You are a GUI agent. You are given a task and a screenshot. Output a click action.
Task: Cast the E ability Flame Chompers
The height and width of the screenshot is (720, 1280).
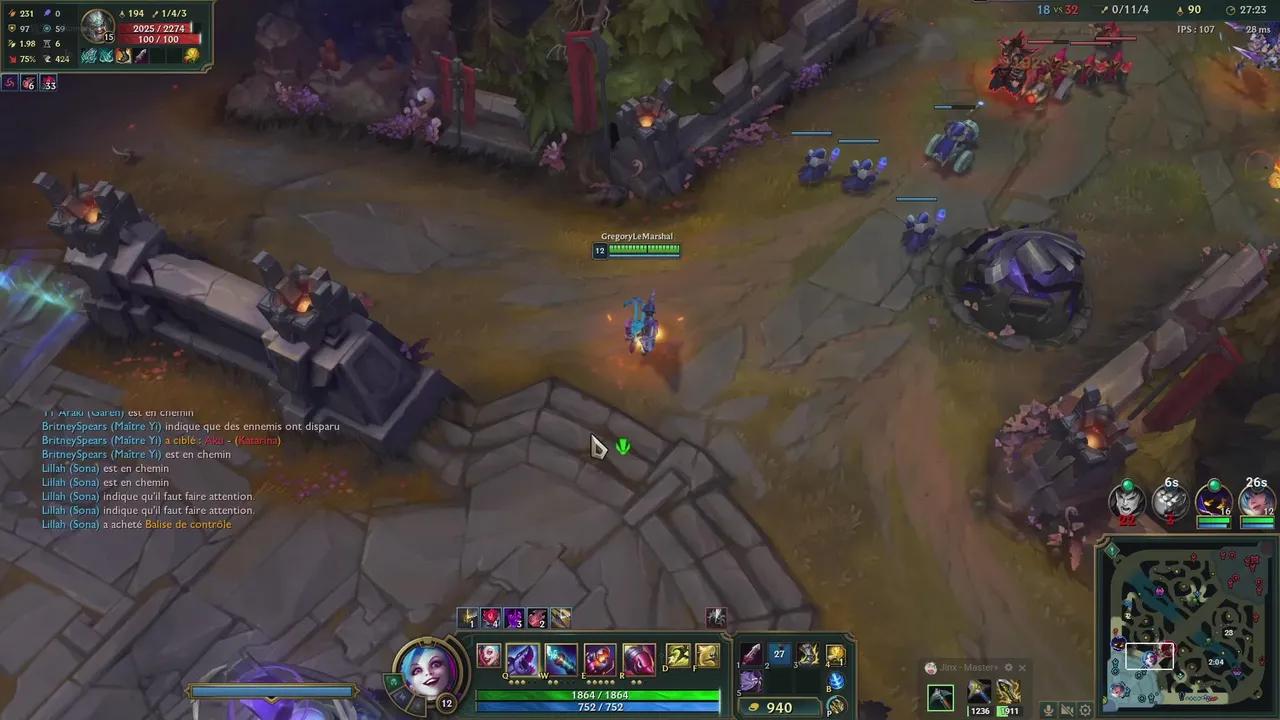point(599,656)
